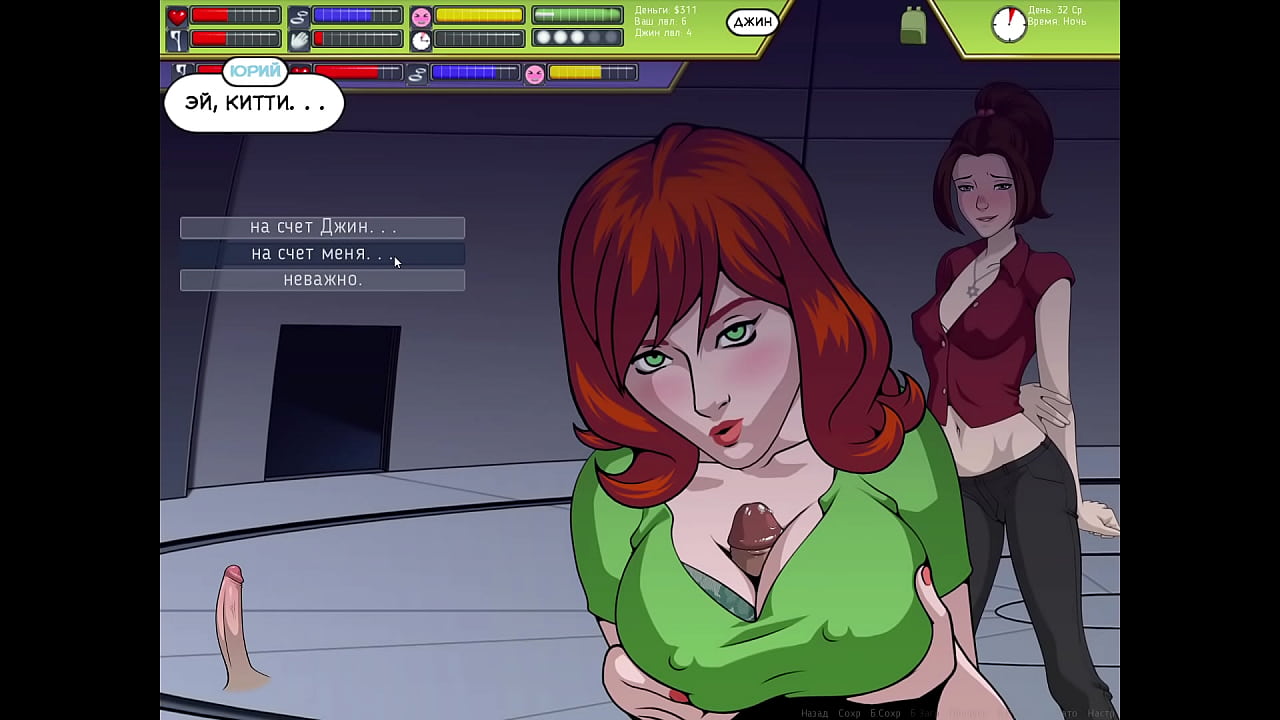Click the hand icon next to the blue bar
Screen dimensions: 1280x720
coord(297,39)
